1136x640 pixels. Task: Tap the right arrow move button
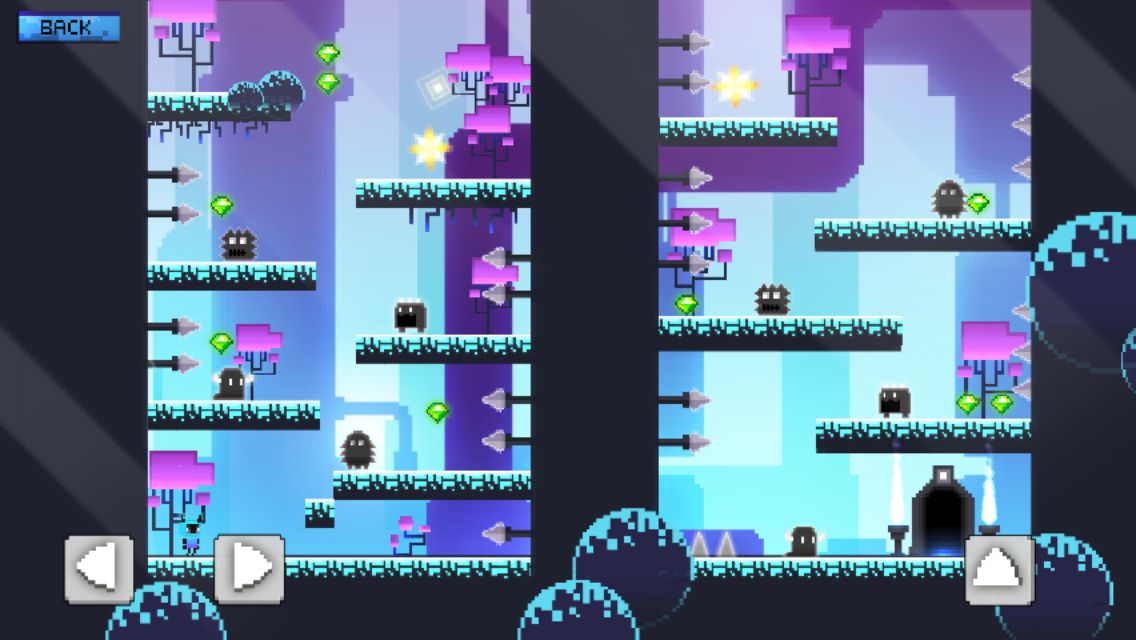(249, 569)
